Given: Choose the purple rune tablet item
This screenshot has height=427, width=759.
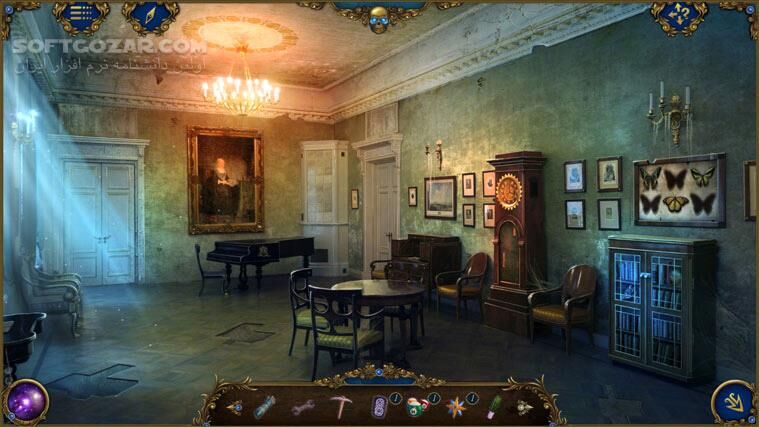Looking at the screenshot, I should pos(379,407).
